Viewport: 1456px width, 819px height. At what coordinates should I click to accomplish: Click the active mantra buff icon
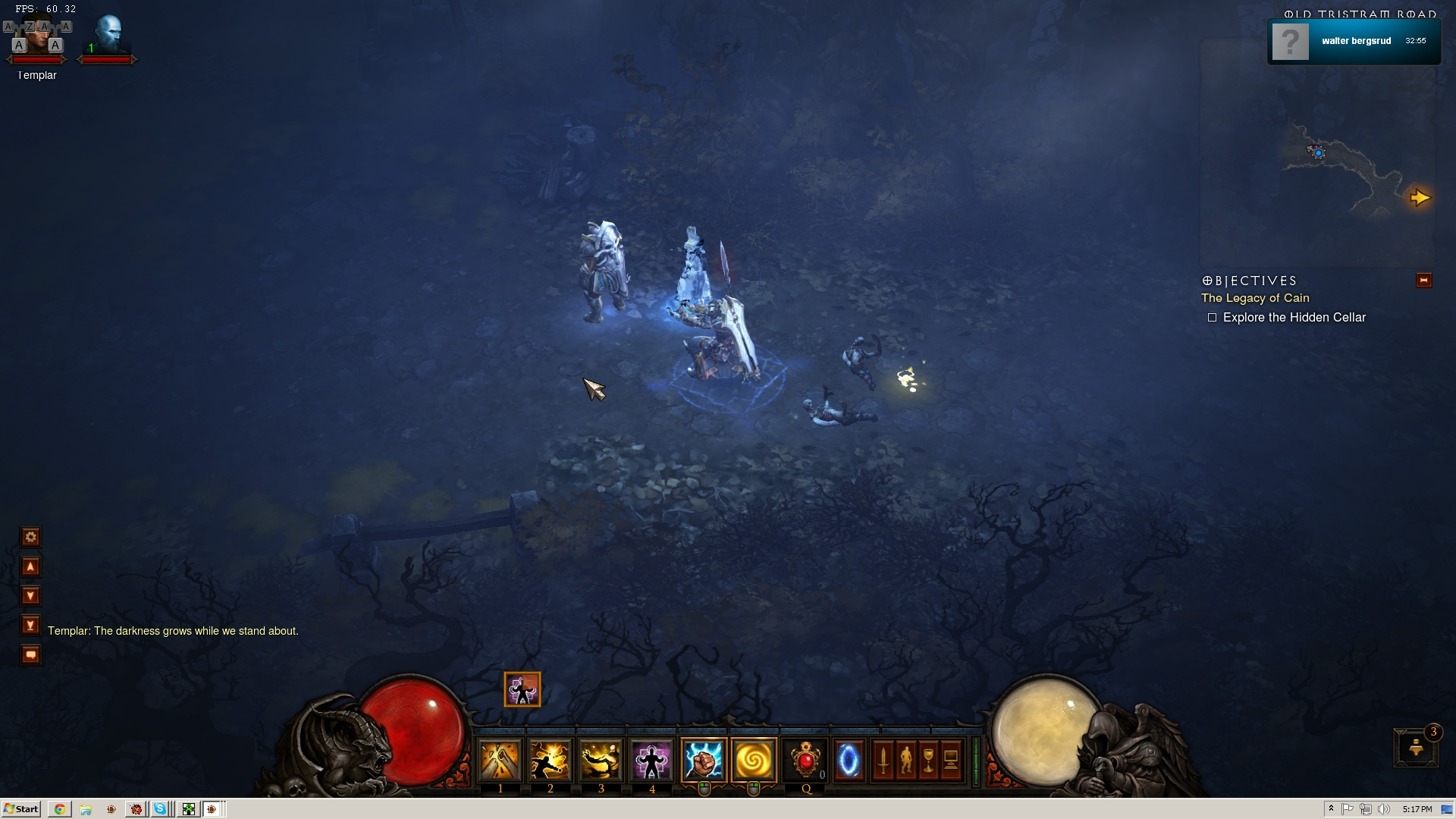[x=522, y=689]
